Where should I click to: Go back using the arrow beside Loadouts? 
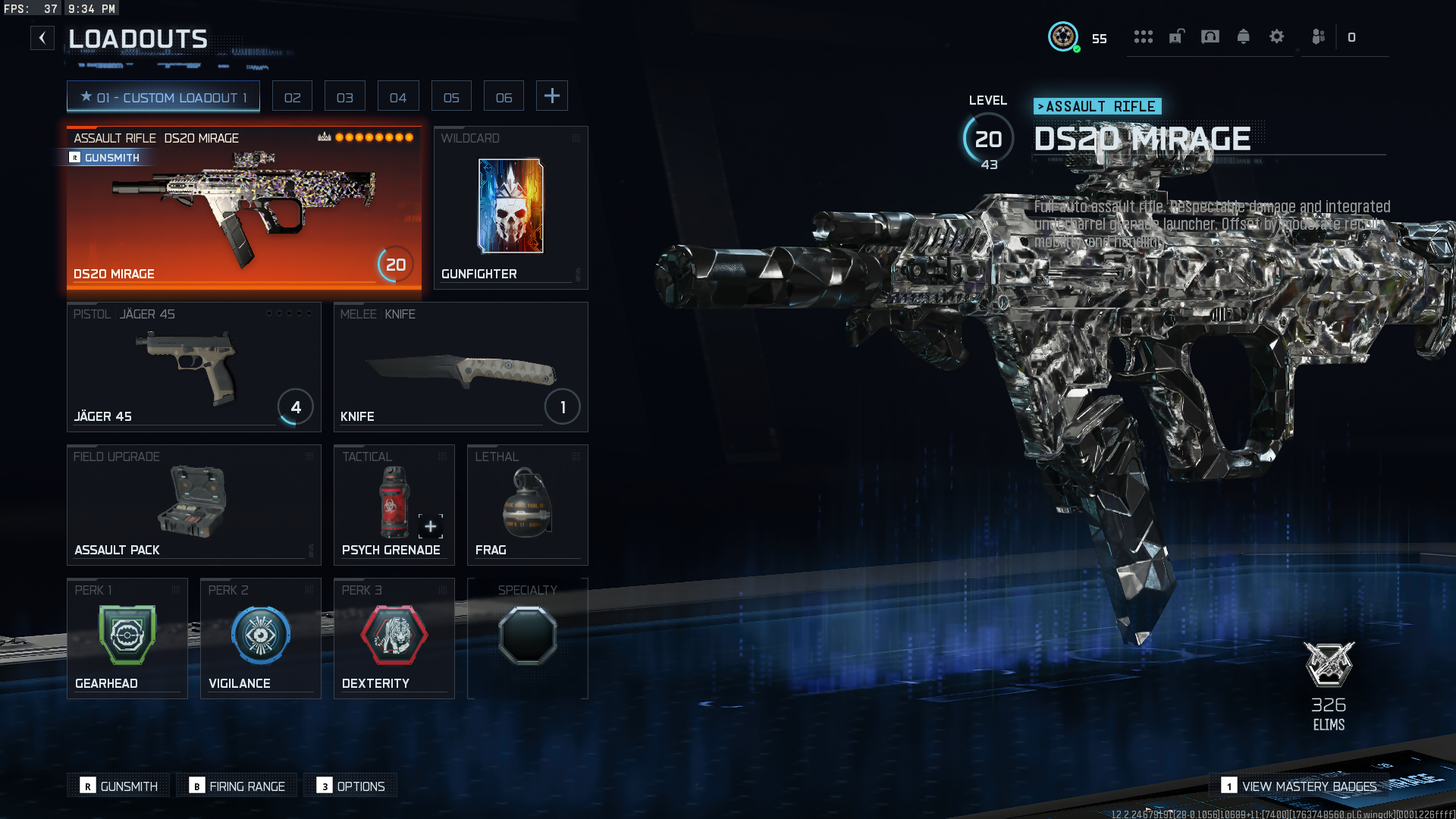pyautogui.click(x=42, y=38)
